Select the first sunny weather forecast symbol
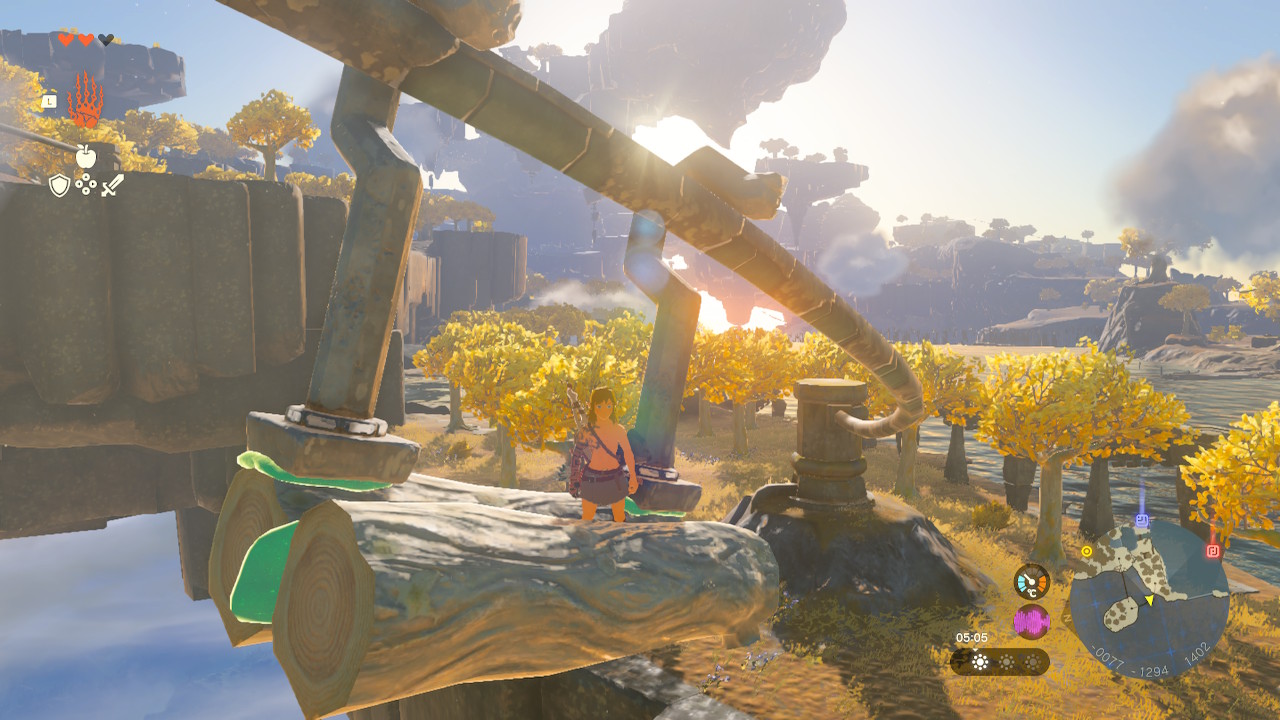 pos(980,661)
